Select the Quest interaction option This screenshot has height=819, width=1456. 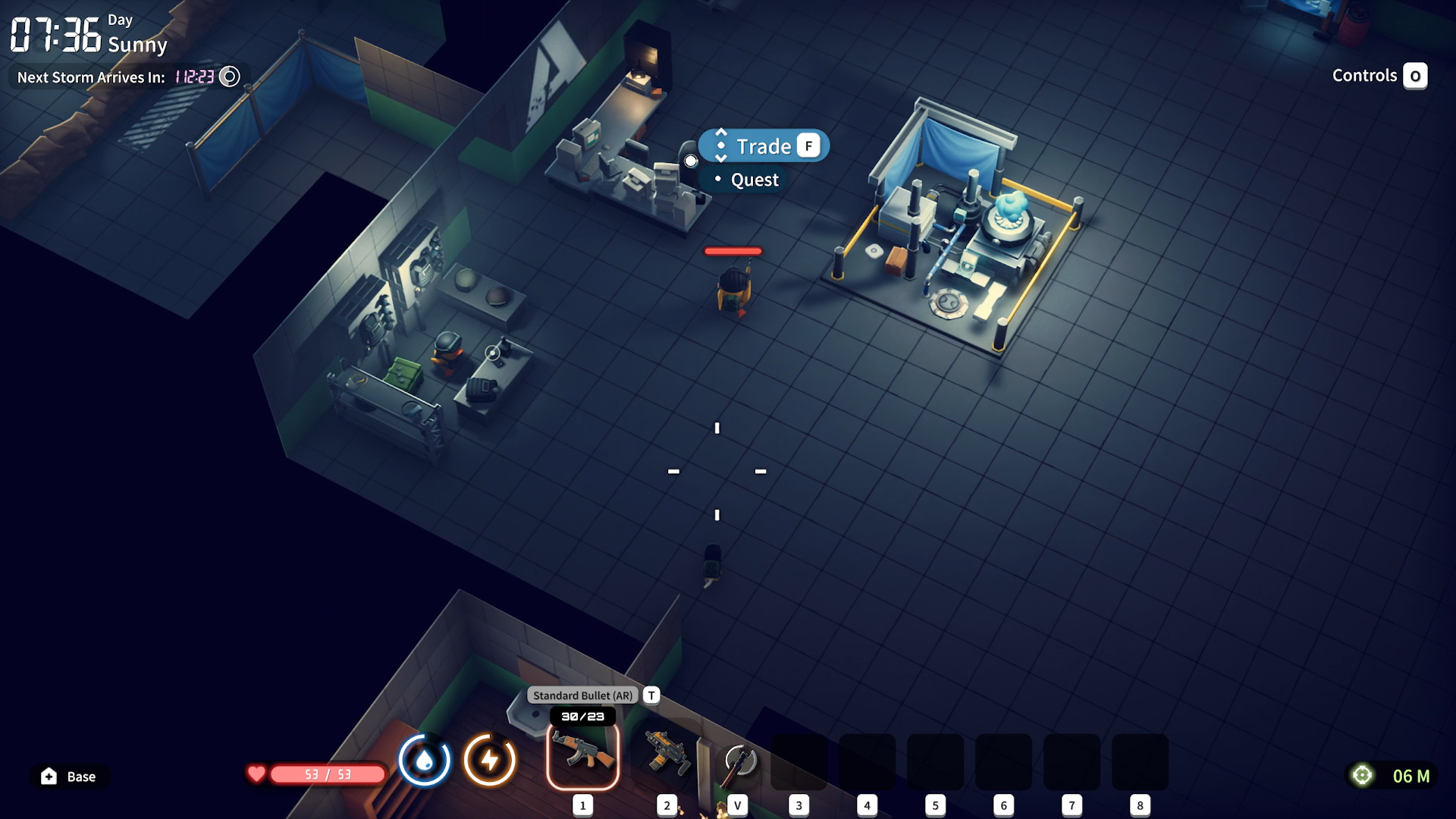click(754, 180)
